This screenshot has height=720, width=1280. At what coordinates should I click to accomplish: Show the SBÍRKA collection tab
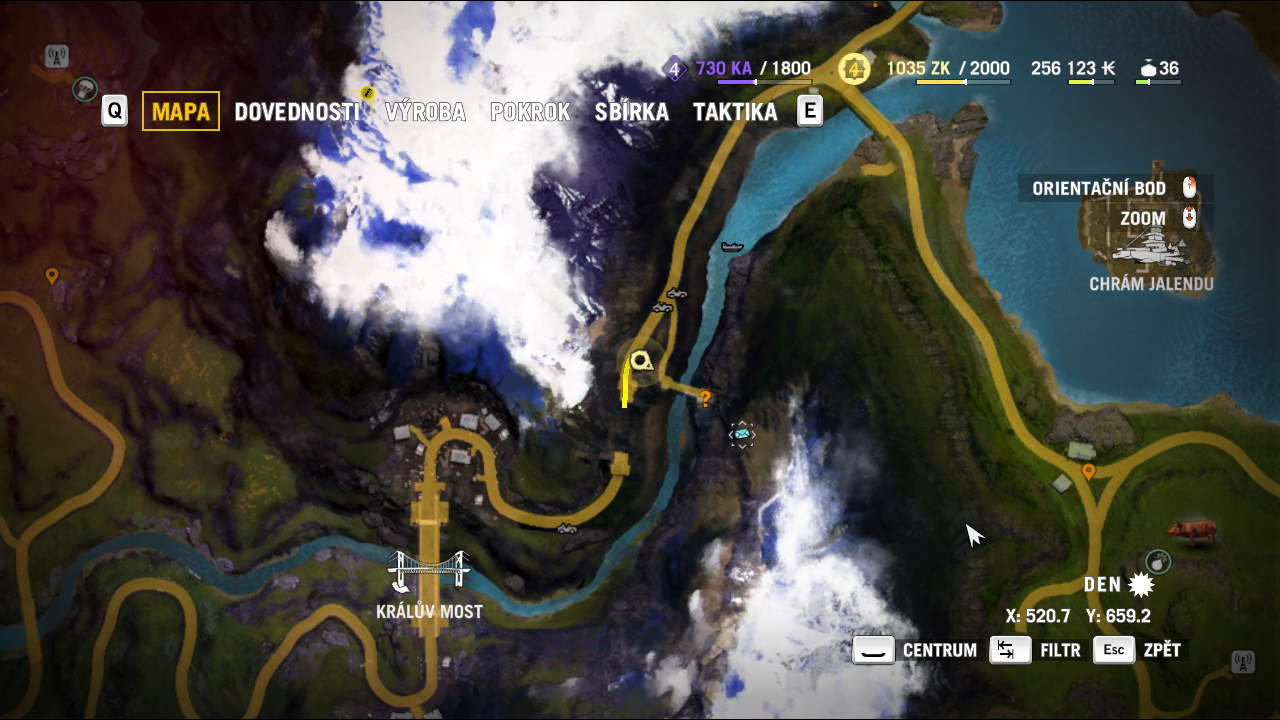(631, 112)
